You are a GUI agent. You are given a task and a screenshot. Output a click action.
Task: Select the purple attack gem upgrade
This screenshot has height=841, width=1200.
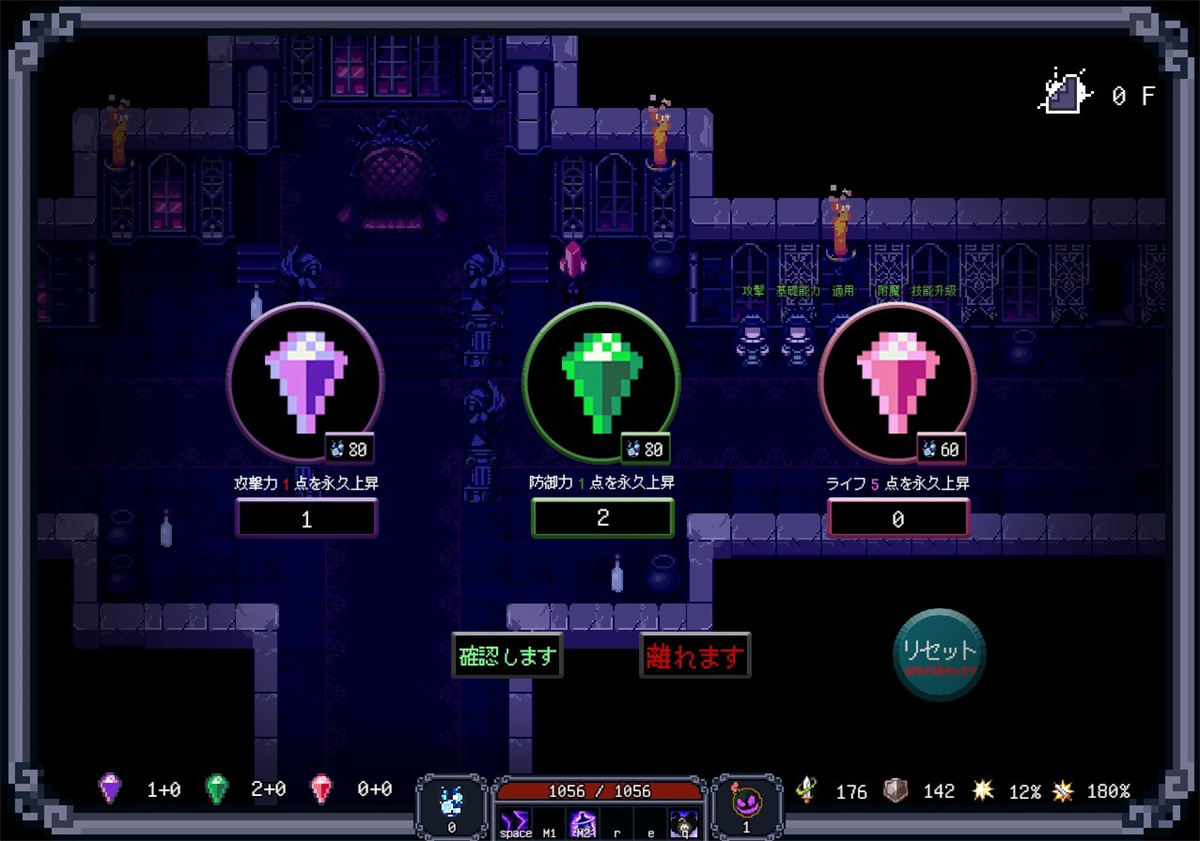click(306, 382)
